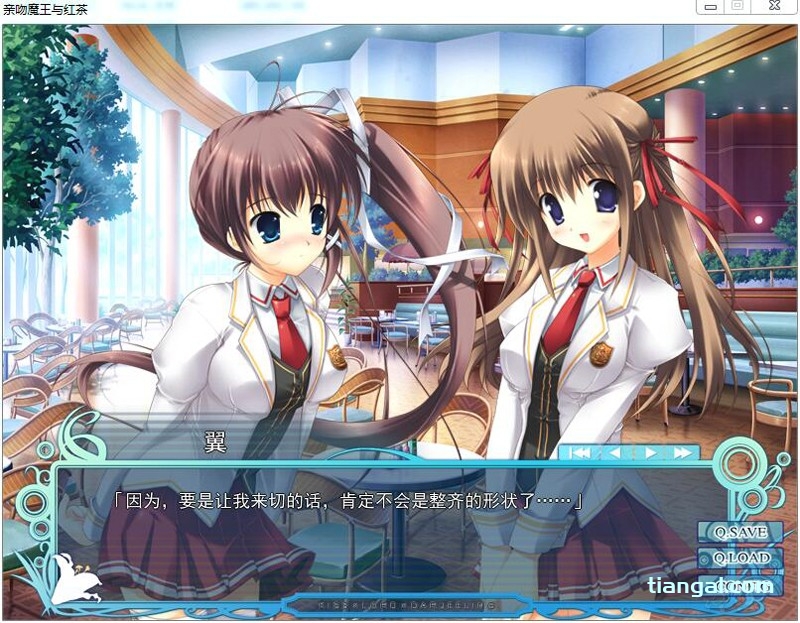Minimize the game window
Viewport: 800px width, 623px height.
(x=709, y=7)
